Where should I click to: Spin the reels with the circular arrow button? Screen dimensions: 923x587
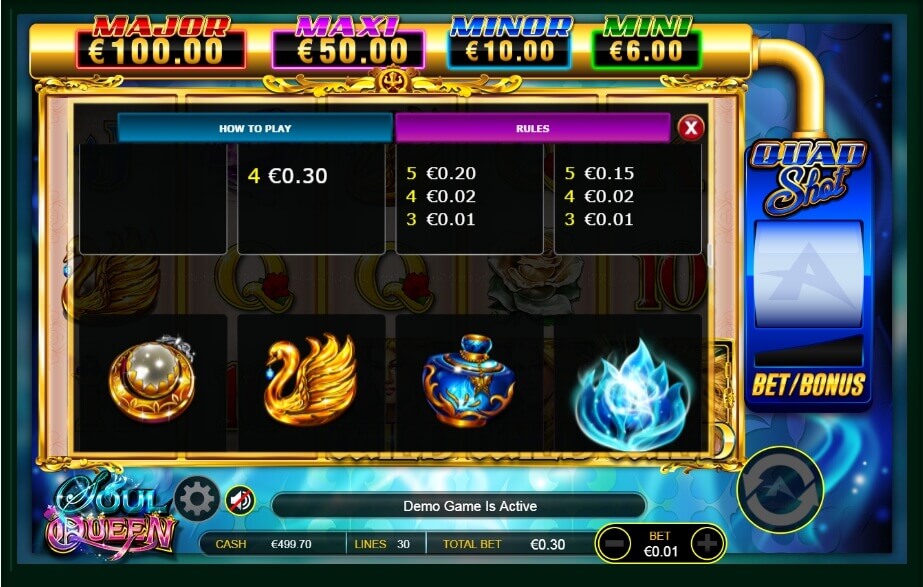[x=780, y=489]
